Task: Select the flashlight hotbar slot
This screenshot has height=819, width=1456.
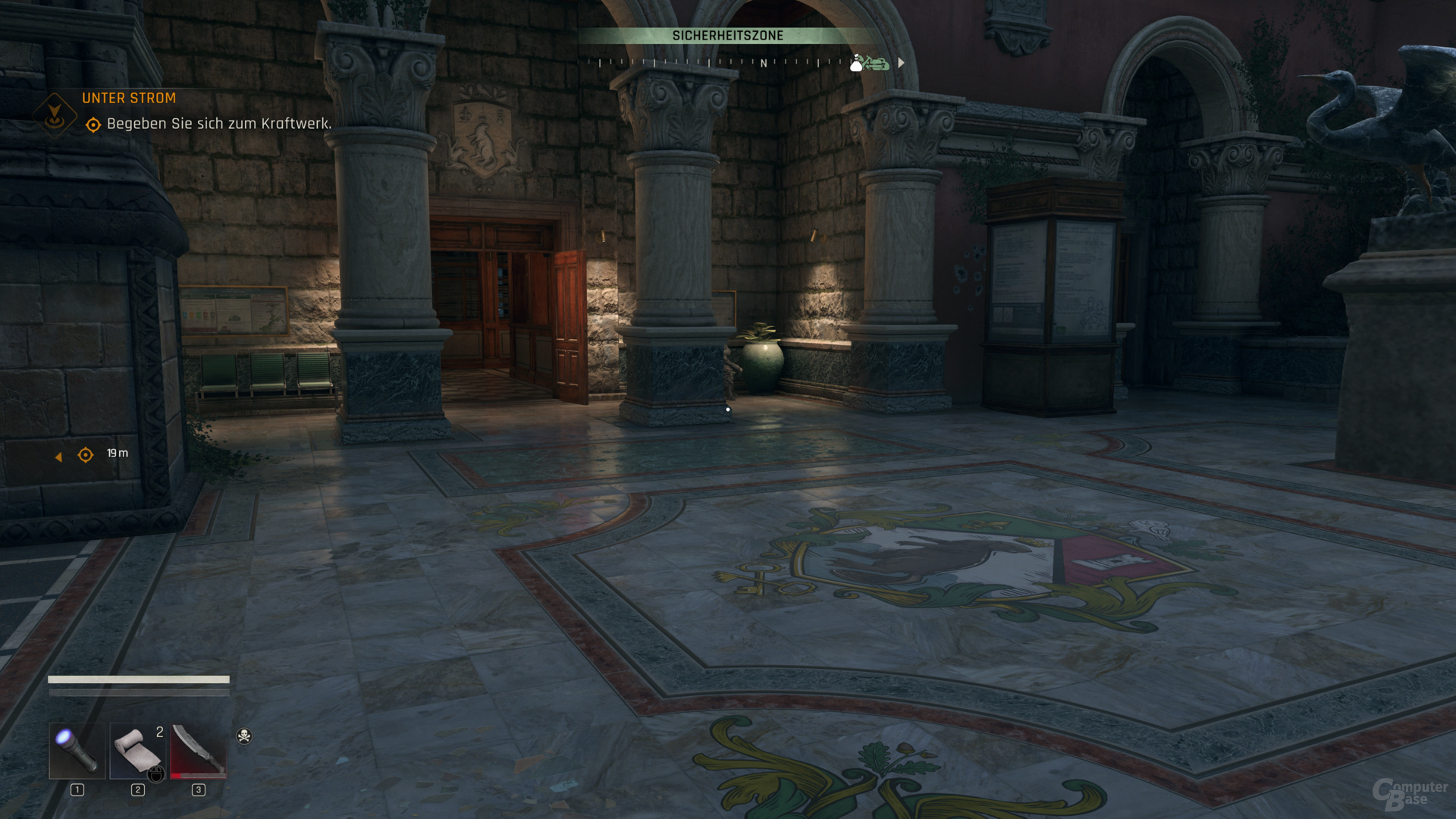Action: pyautogui.click(x=77, y=751)
